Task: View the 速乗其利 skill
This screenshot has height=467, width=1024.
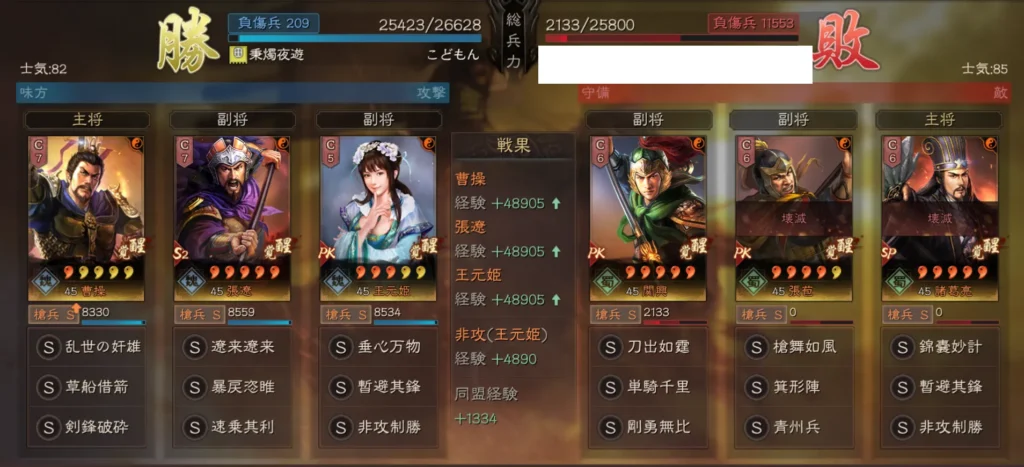Action: [x=232, y=427]
